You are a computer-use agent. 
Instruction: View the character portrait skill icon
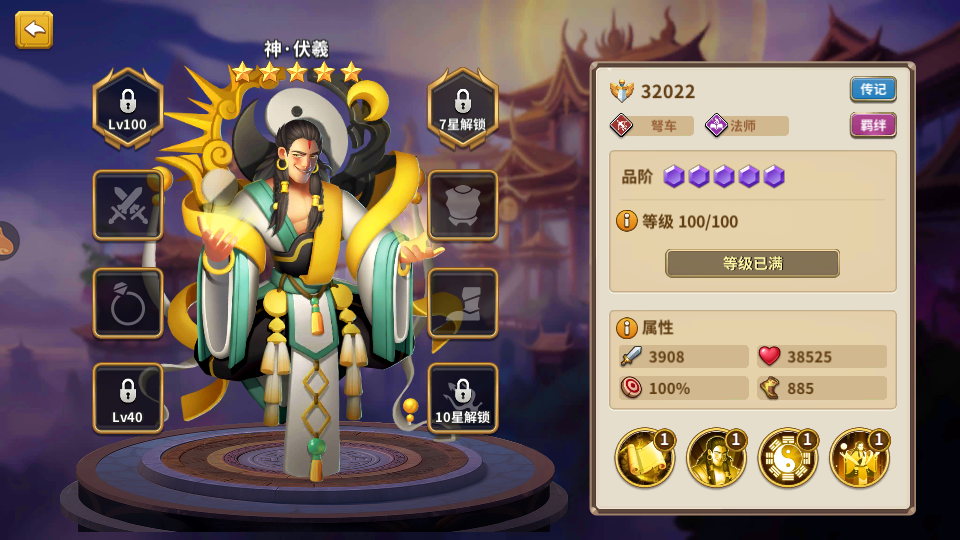(716, 458)
